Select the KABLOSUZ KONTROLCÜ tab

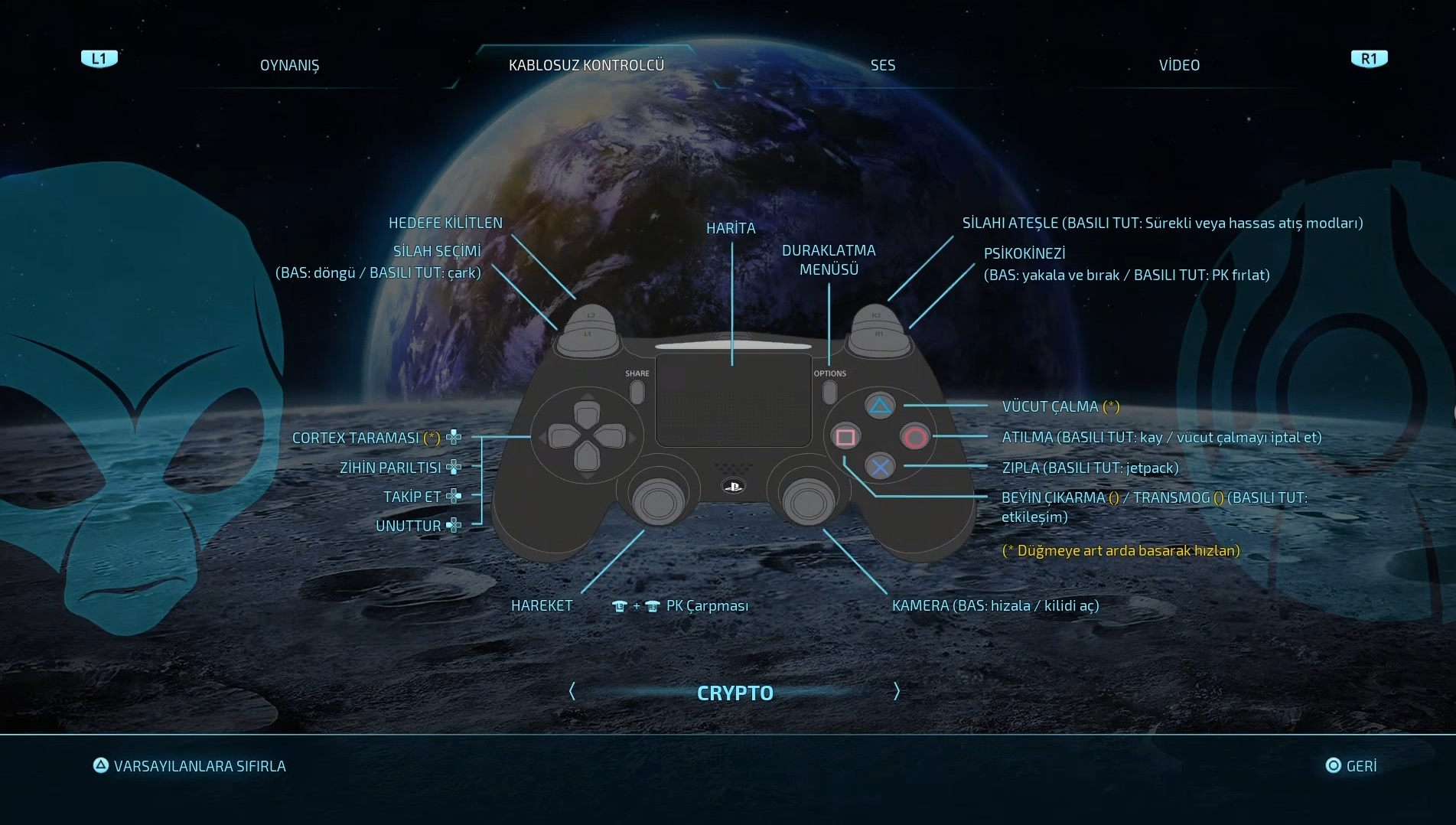point(586,65)
